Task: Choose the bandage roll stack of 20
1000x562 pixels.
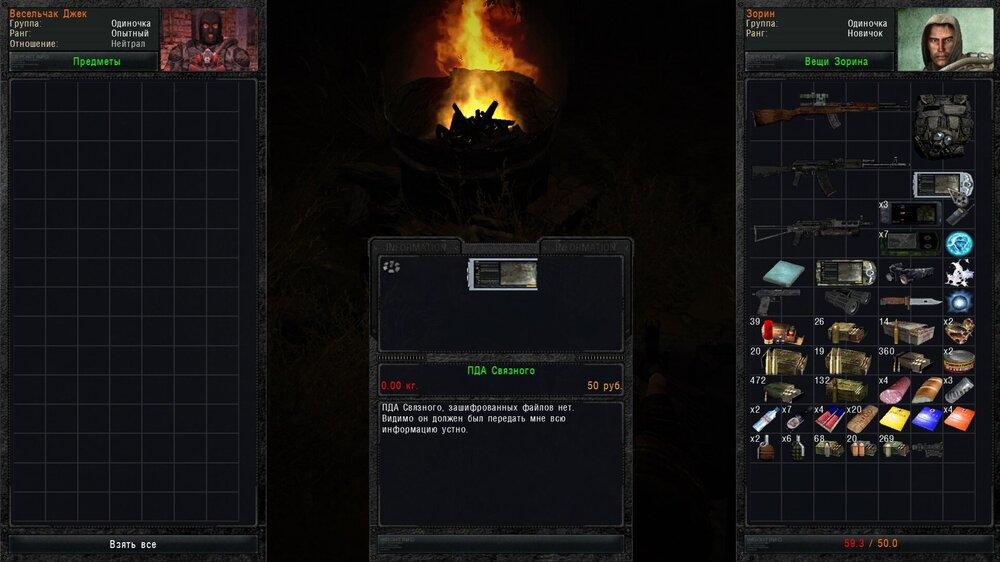Action: [x=861, y=418]
